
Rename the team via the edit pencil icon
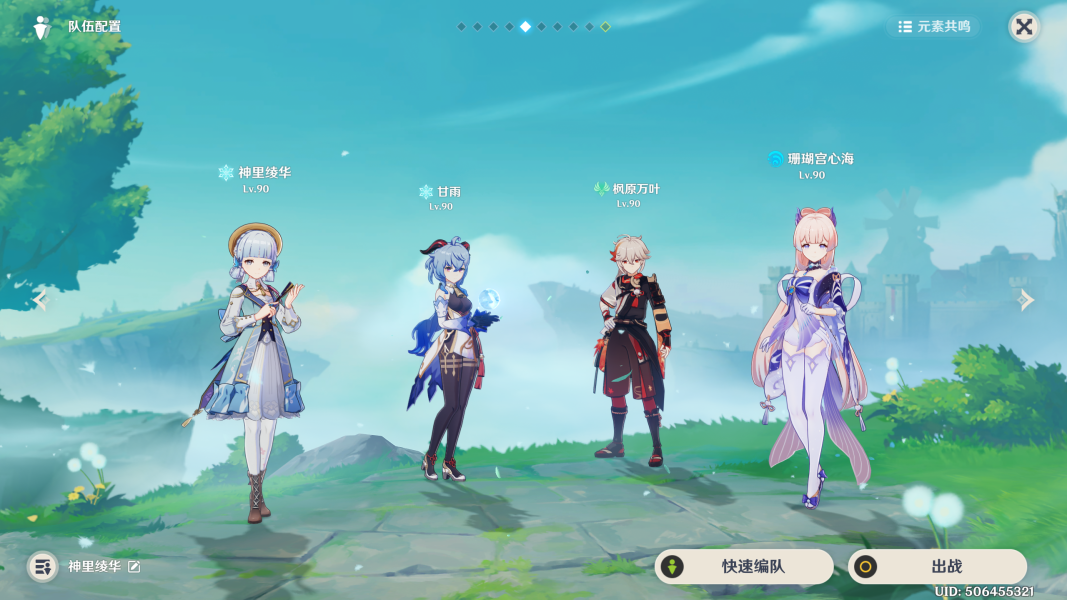[x=134, y=567]
